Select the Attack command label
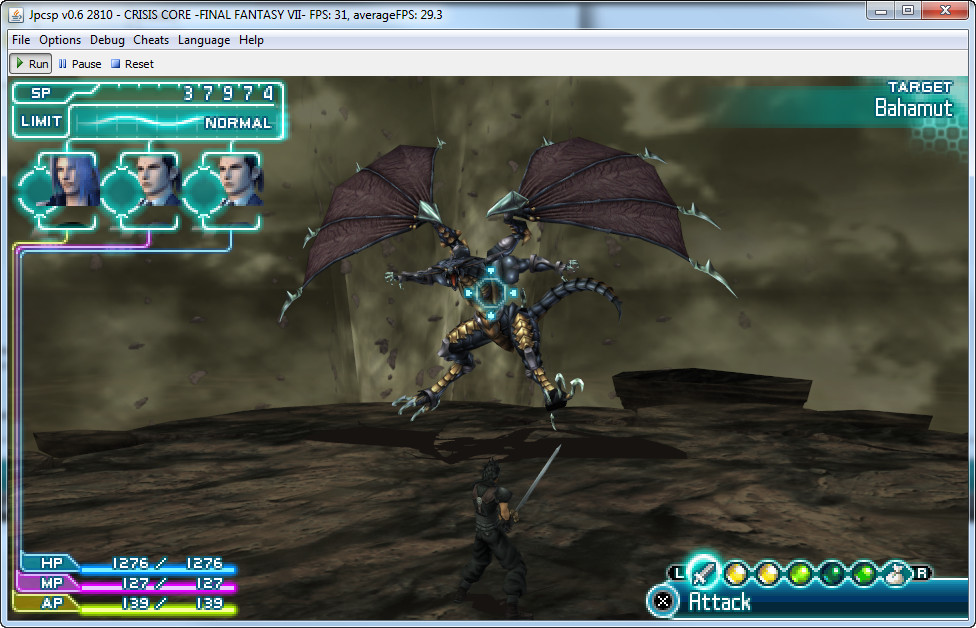The width and height of the screenshot is (976, 628). click(x=719, y=601)
